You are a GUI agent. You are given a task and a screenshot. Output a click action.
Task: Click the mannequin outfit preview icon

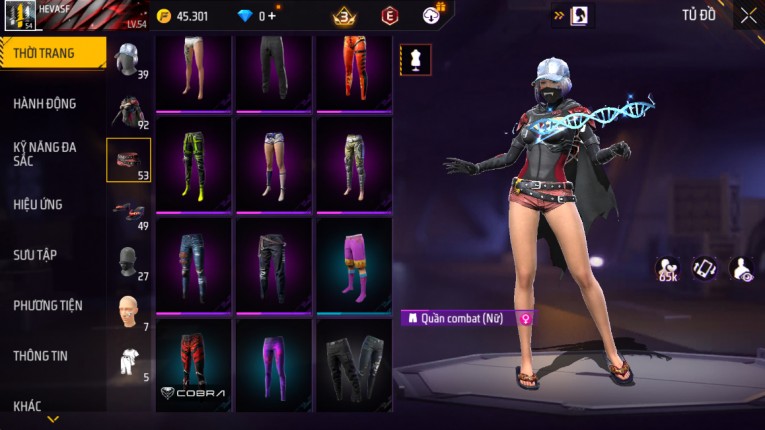click(416, 59)
